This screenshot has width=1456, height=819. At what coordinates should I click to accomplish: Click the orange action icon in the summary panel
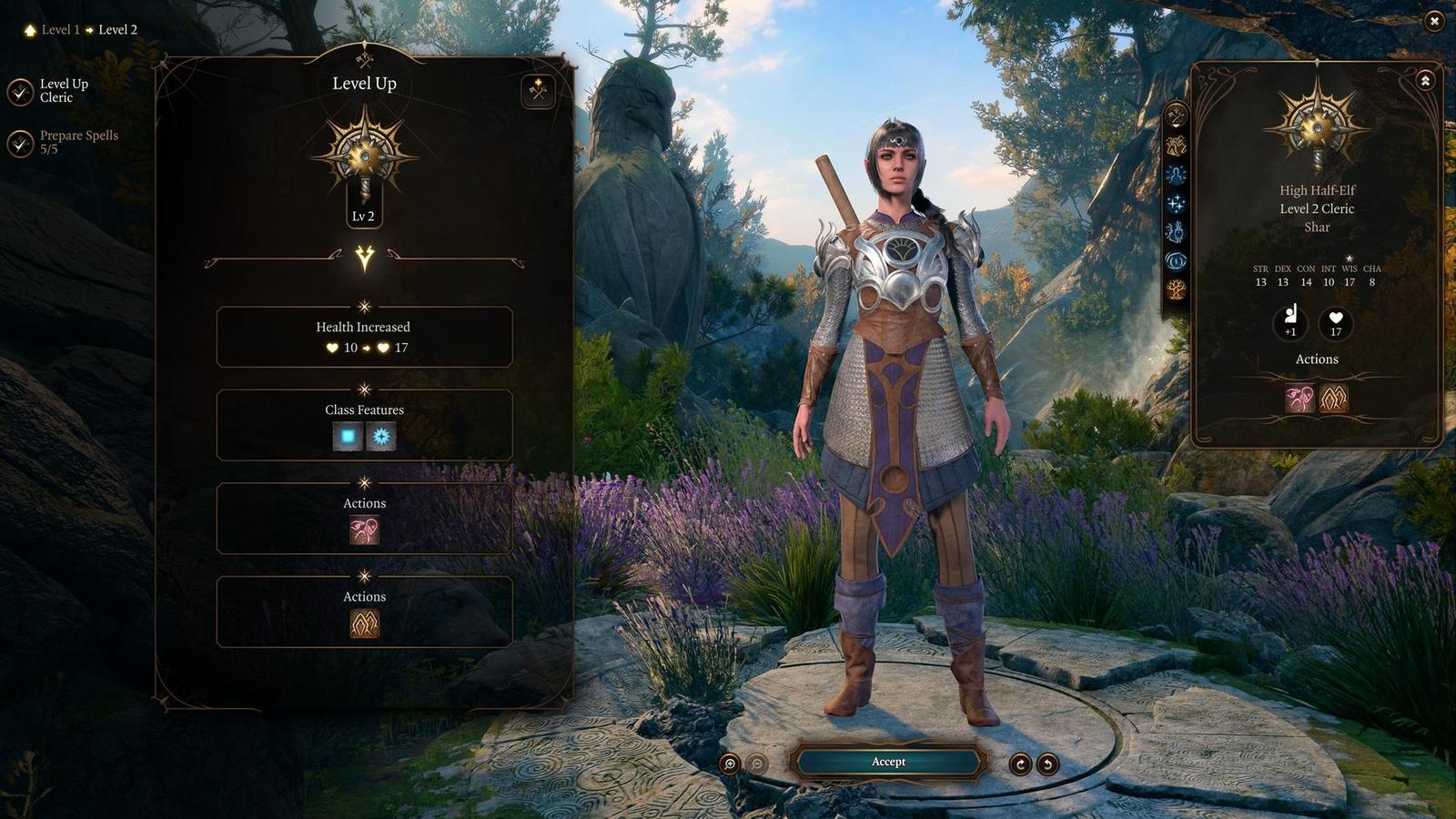click(x=1334, y=398)
